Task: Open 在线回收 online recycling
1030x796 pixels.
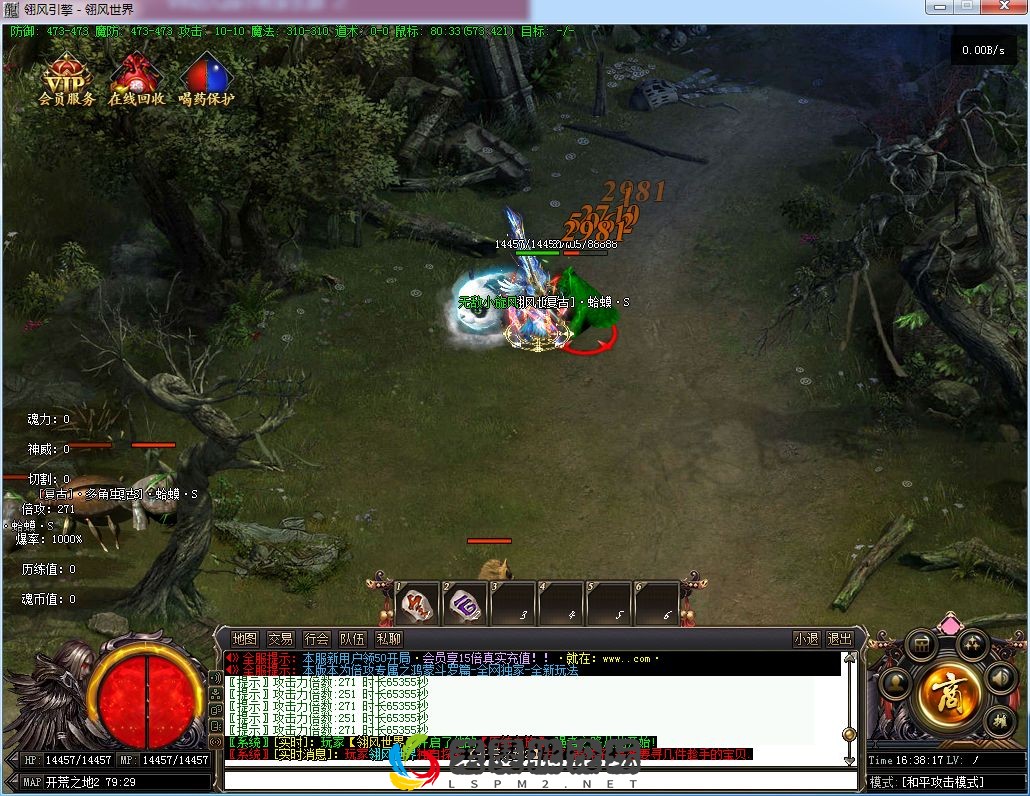Action: [x=137, y=79]
